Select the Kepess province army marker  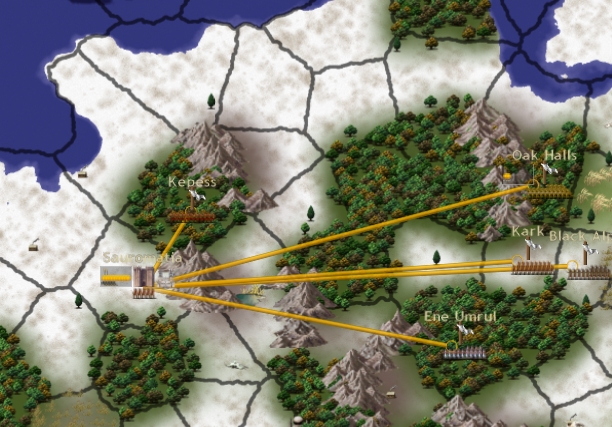tap(186, 215)
